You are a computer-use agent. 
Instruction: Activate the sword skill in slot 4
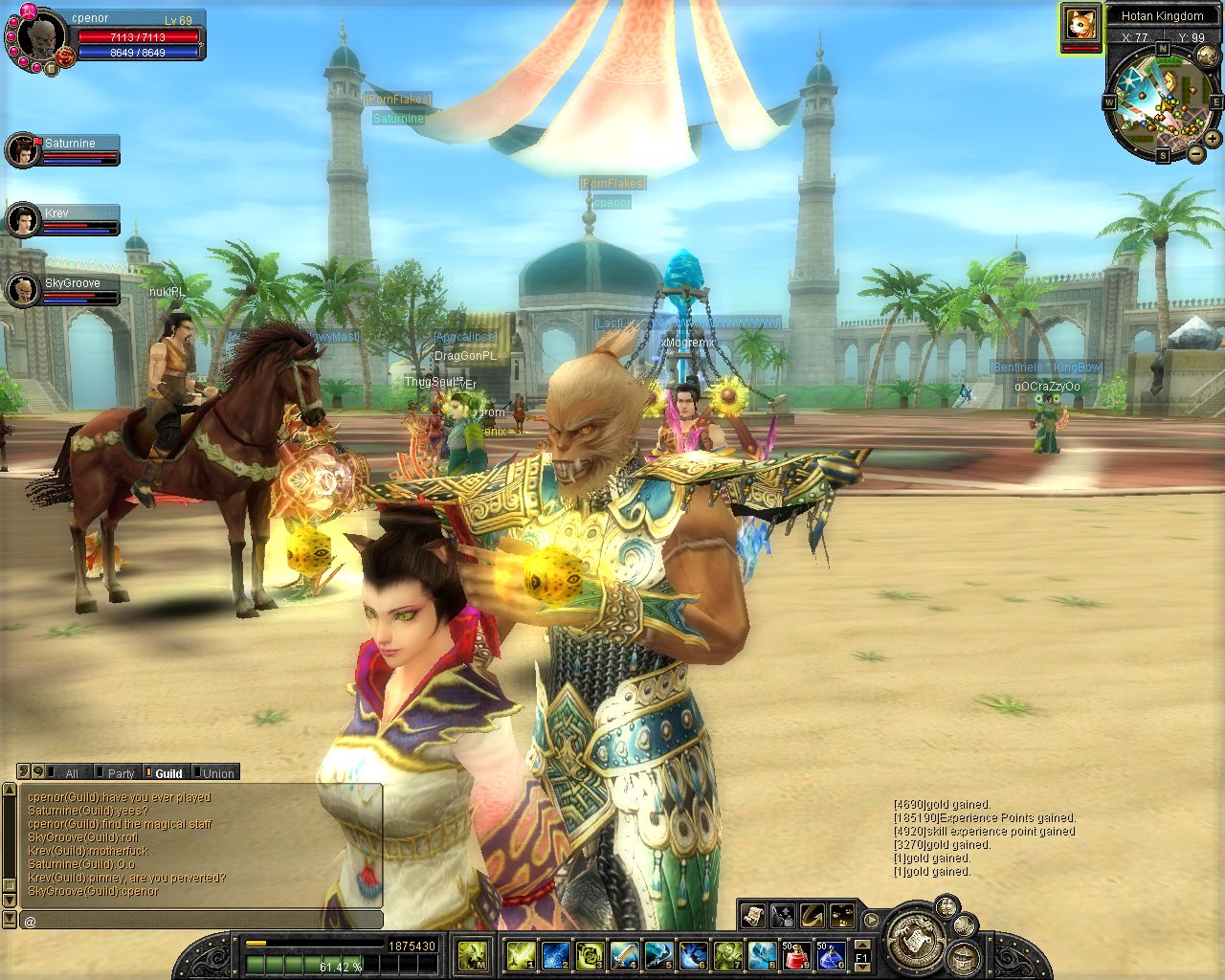click(624, 954)
